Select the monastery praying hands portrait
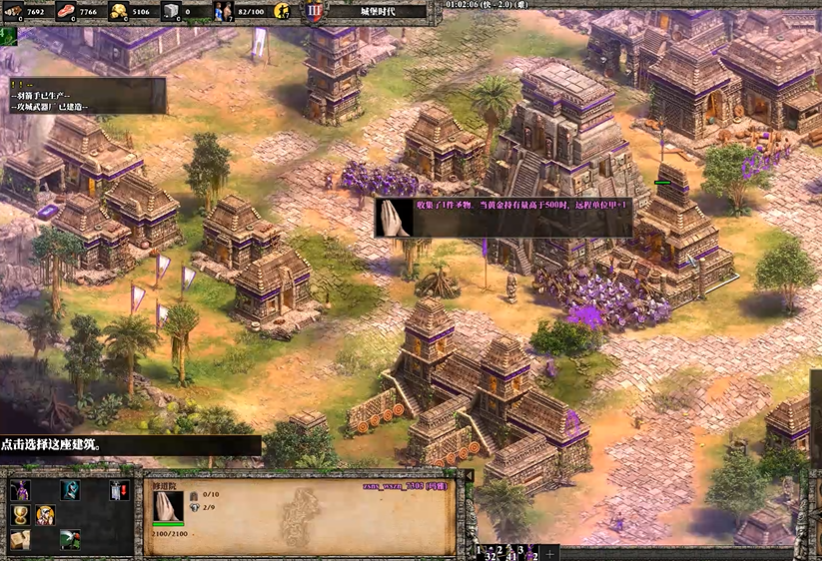 pyautogui.click(x=168, y=507)
